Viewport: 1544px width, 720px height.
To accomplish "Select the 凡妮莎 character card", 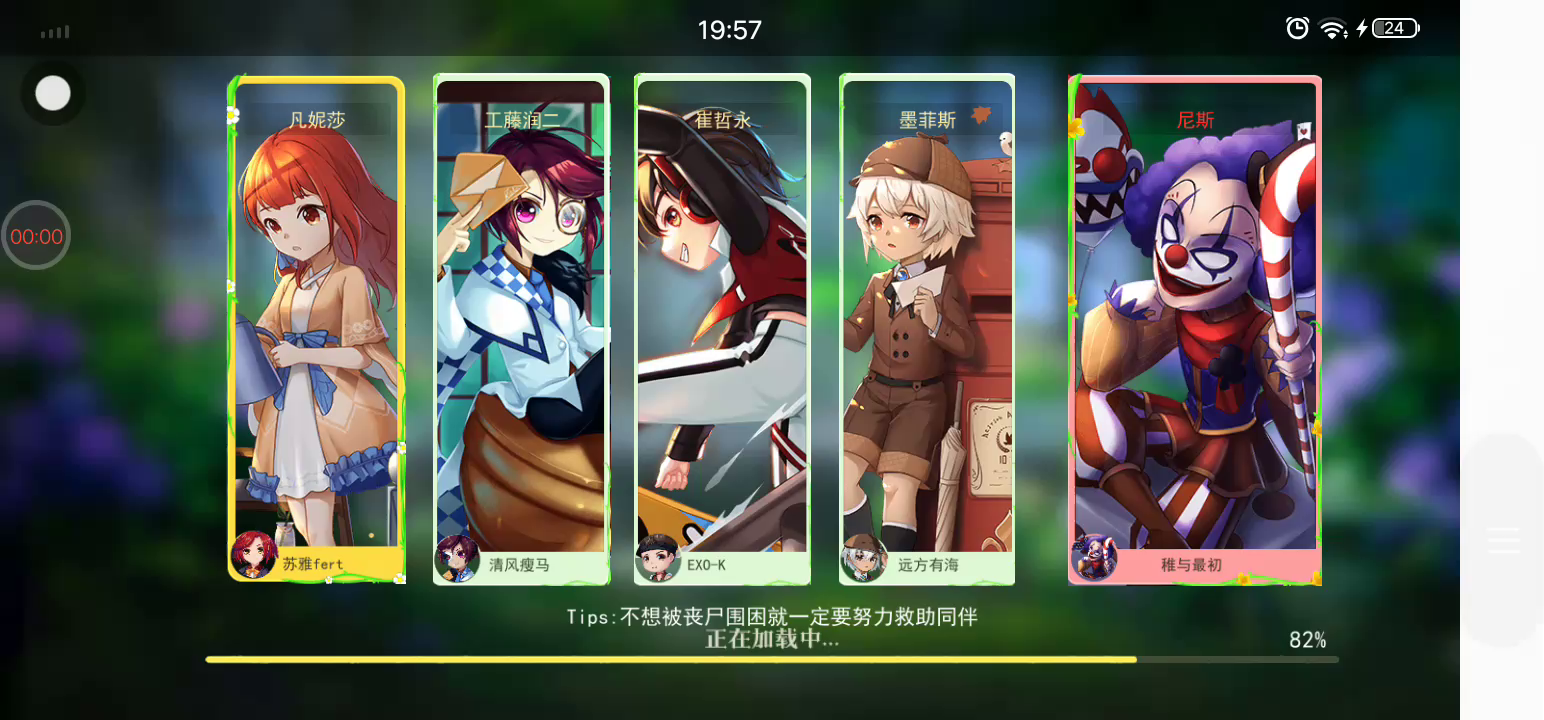I will (316, 320).
